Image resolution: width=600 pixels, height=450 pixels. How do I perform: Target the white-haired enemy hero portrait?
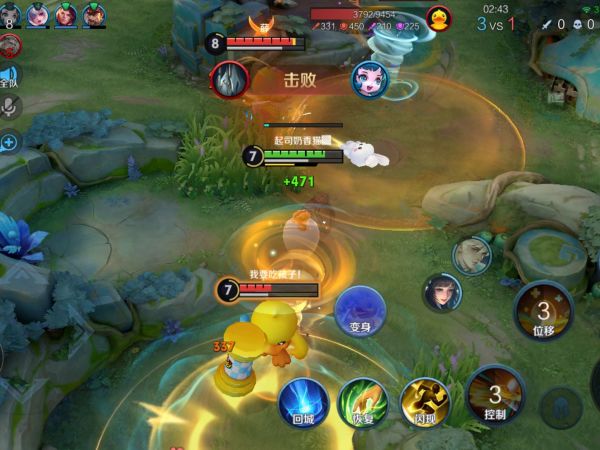coord(471,256)
